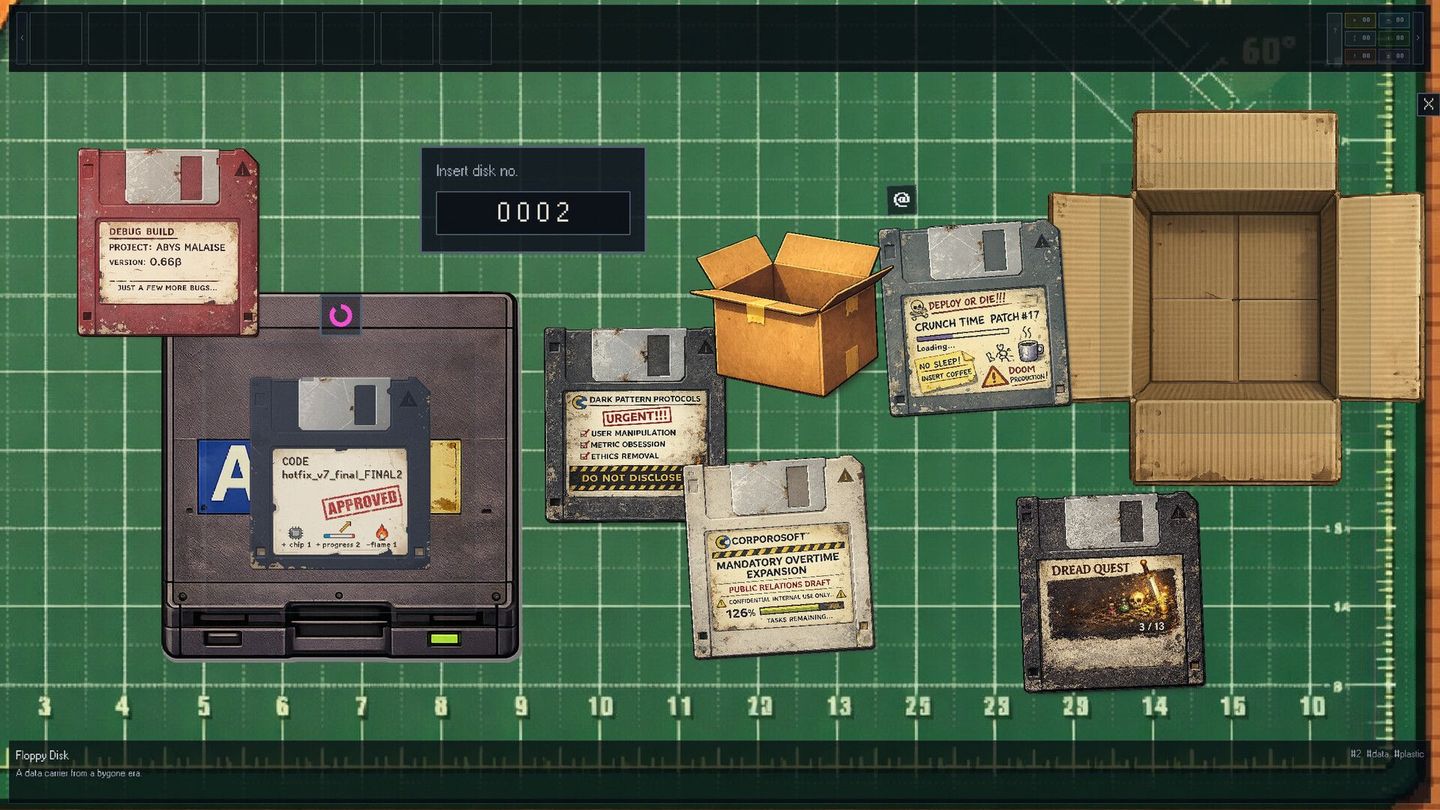Click the yellow resource counter icon

[x=1360, y=20]
